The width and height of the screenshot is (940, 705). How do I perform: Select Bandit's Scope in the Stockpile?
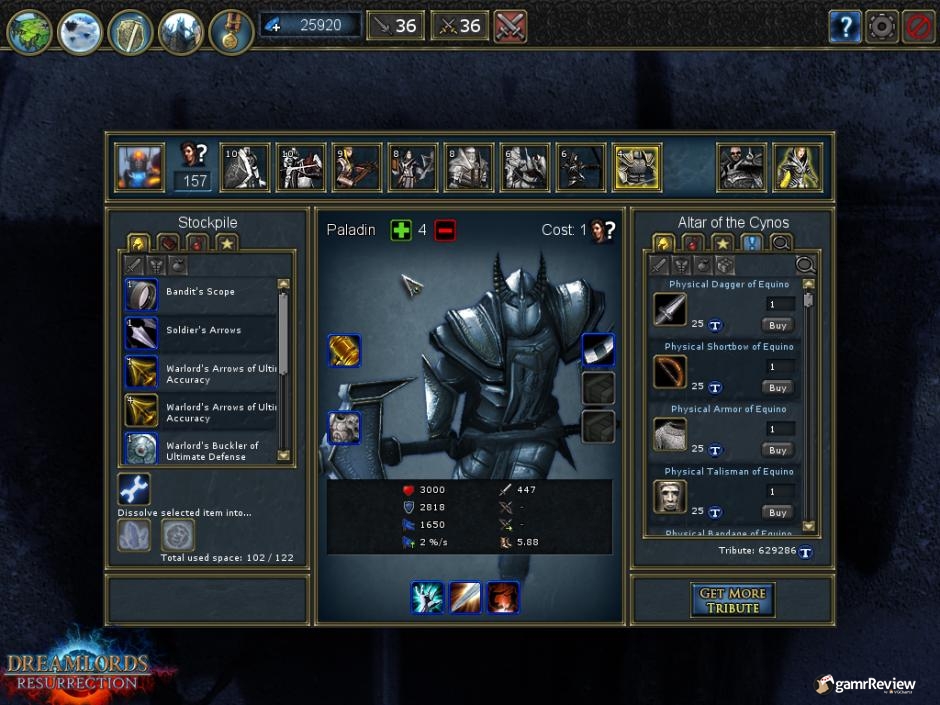[x=200, y=292]
